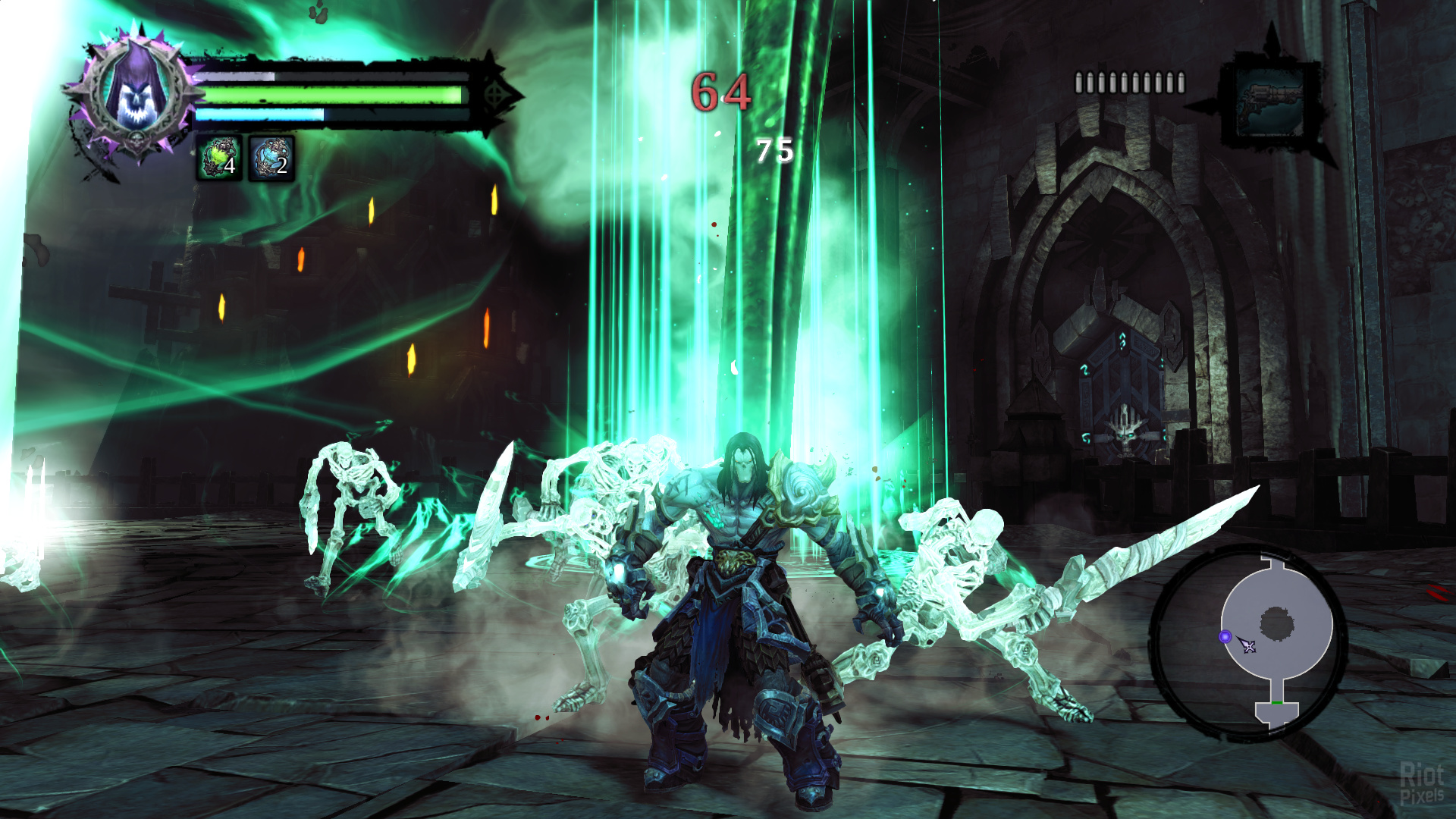1456x819 pixels.
Task: Click the purple objective marker on minimap
Action: click(x=1225, y=637)
